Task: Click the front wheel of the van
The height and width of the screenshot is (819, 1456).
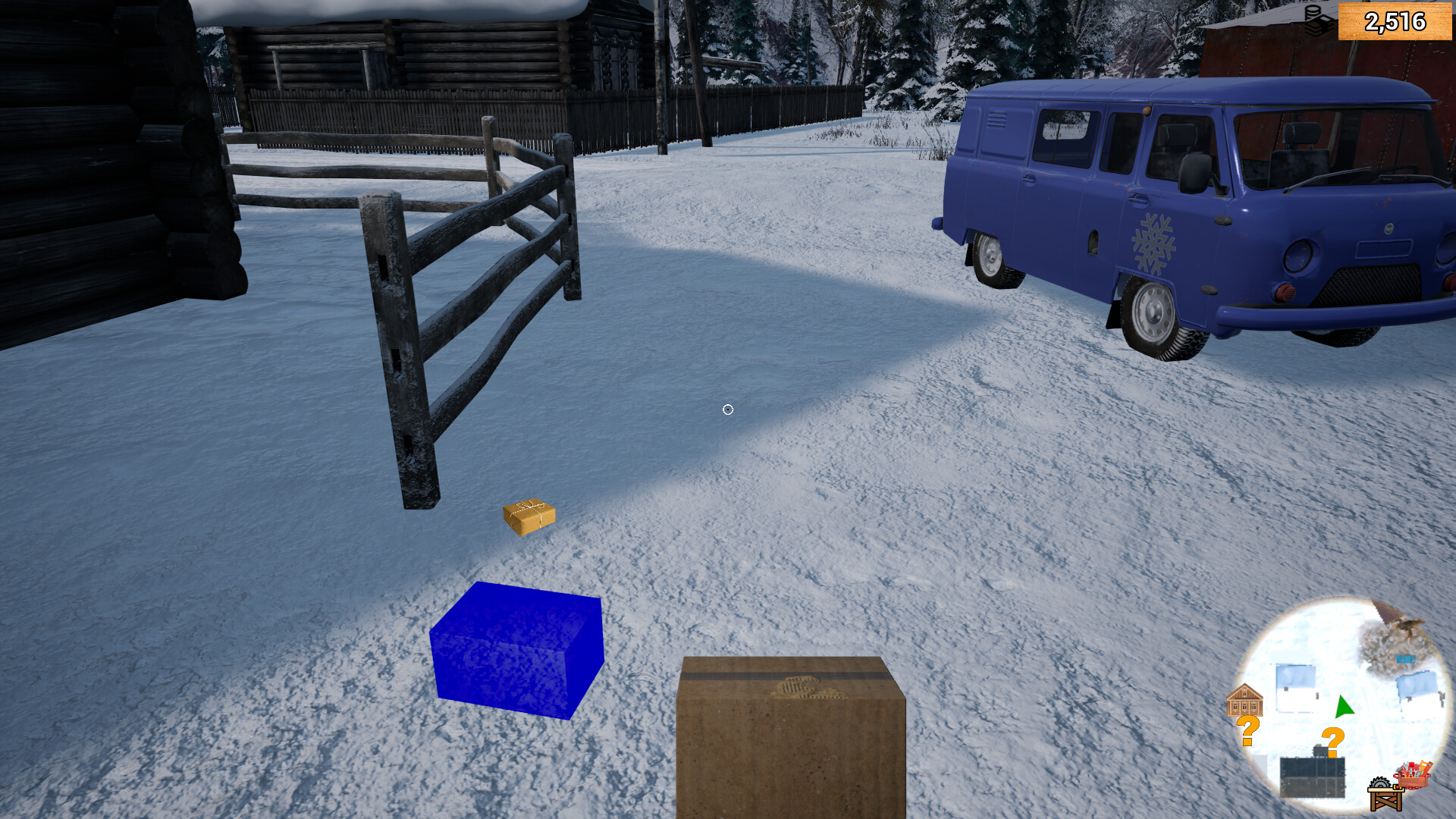Action: [1156, 315]
